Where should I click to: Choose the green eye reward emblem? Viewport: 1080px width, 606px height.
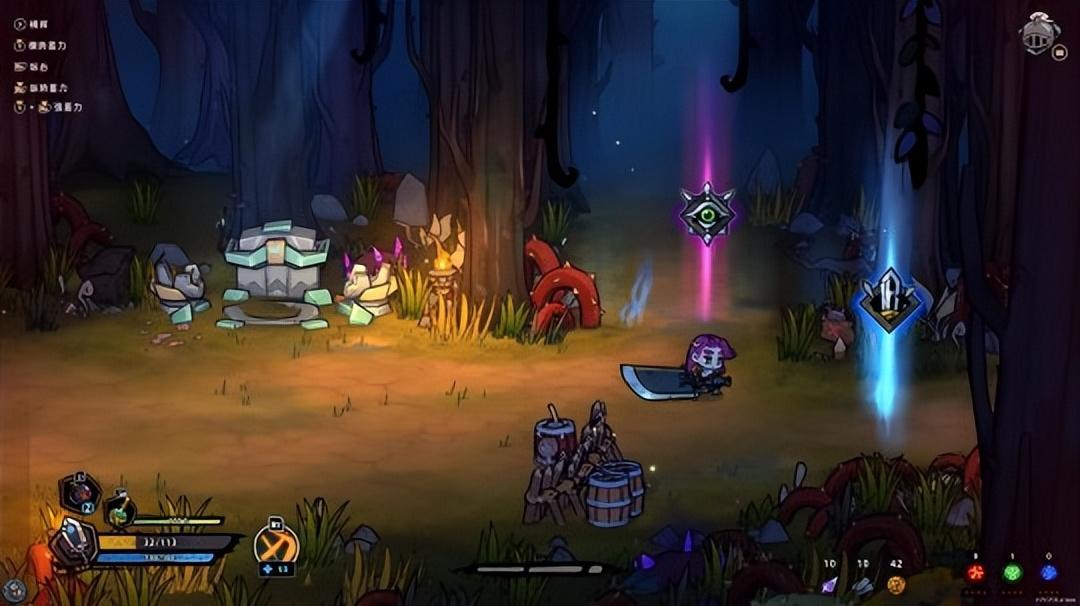pos(707,213)
